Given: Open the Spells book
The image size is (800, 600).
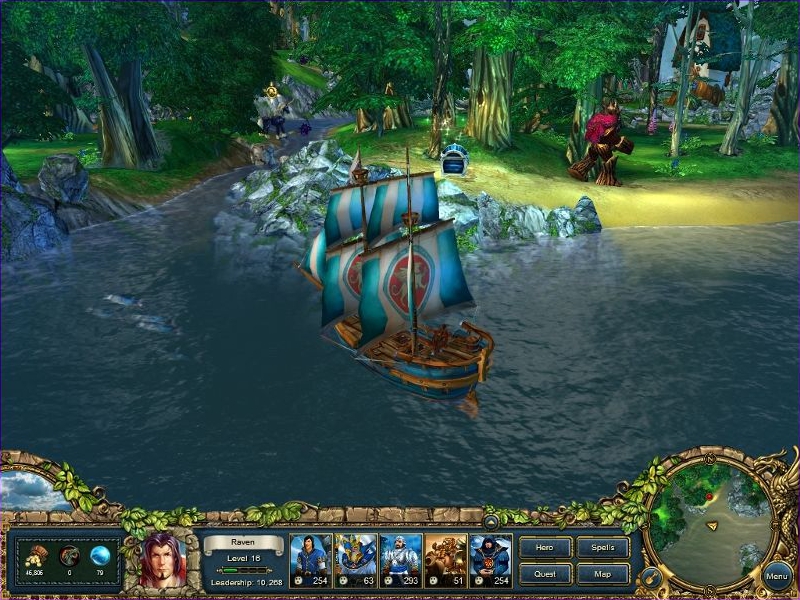Looking at the screenshot, I should coord(603,548).
